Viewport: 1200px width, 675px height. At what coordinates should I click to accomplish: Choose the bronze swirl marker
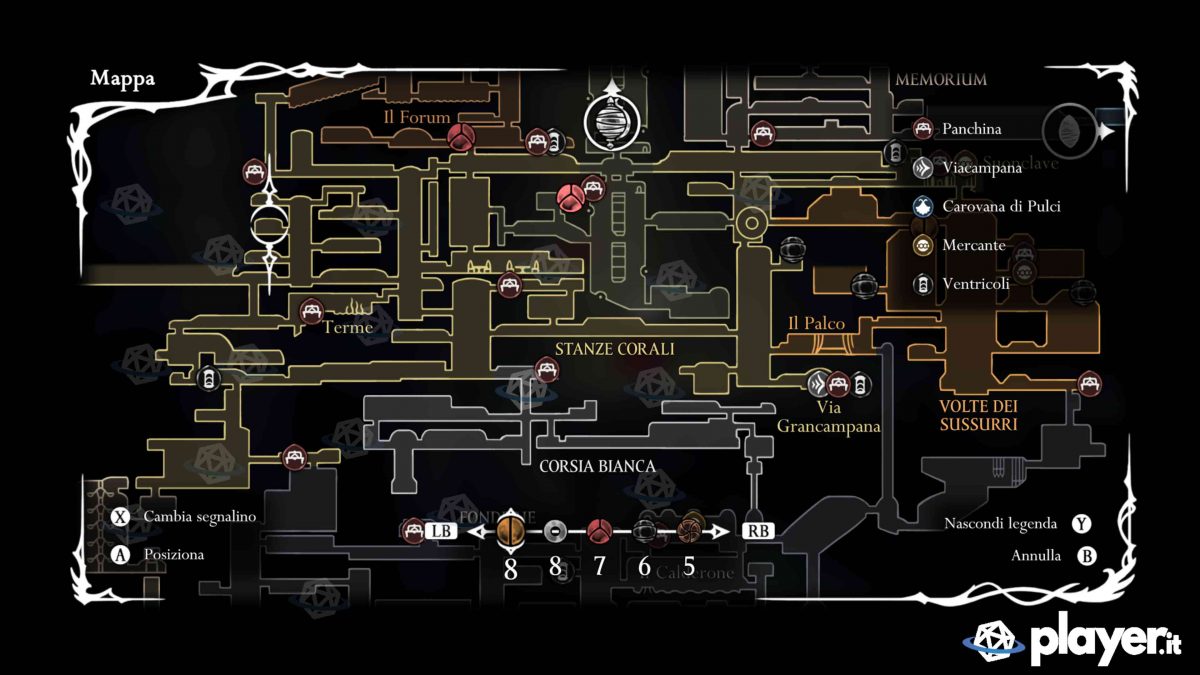click(x=689, y=531)
